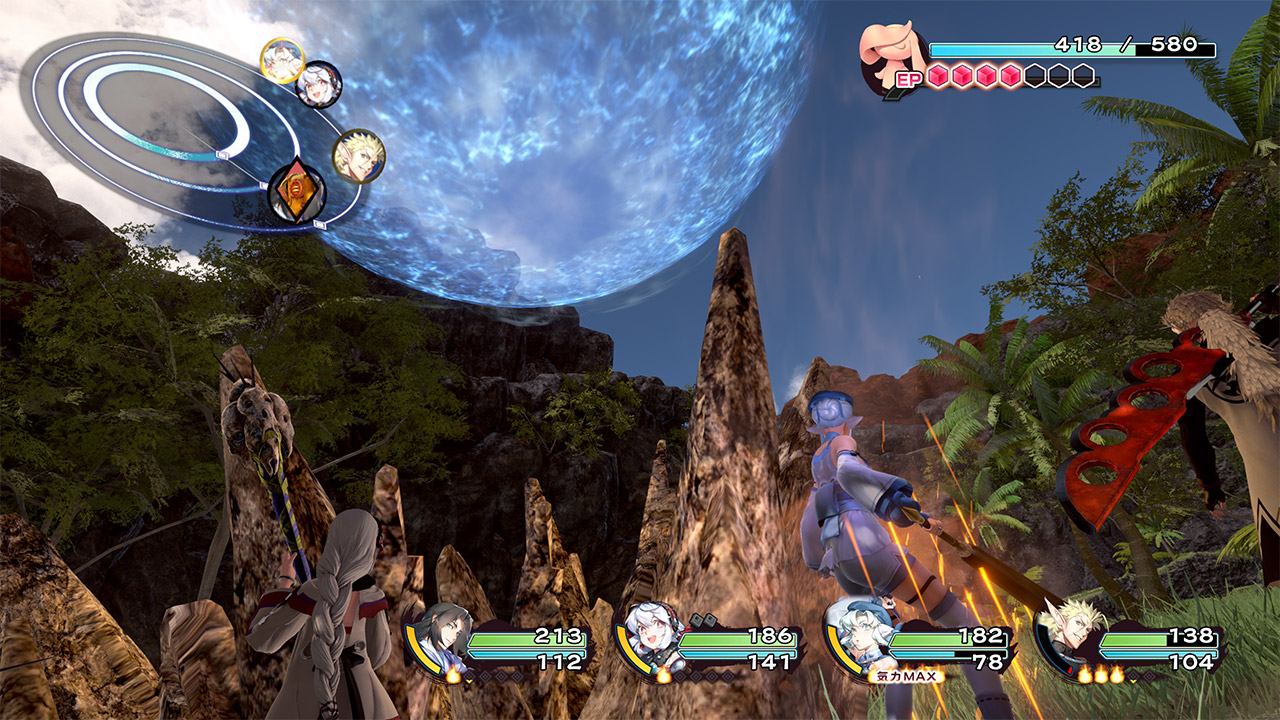The image size is (1280, 720).
Task: Click the red diamond enemy turn marker
Action: (297, 192)
